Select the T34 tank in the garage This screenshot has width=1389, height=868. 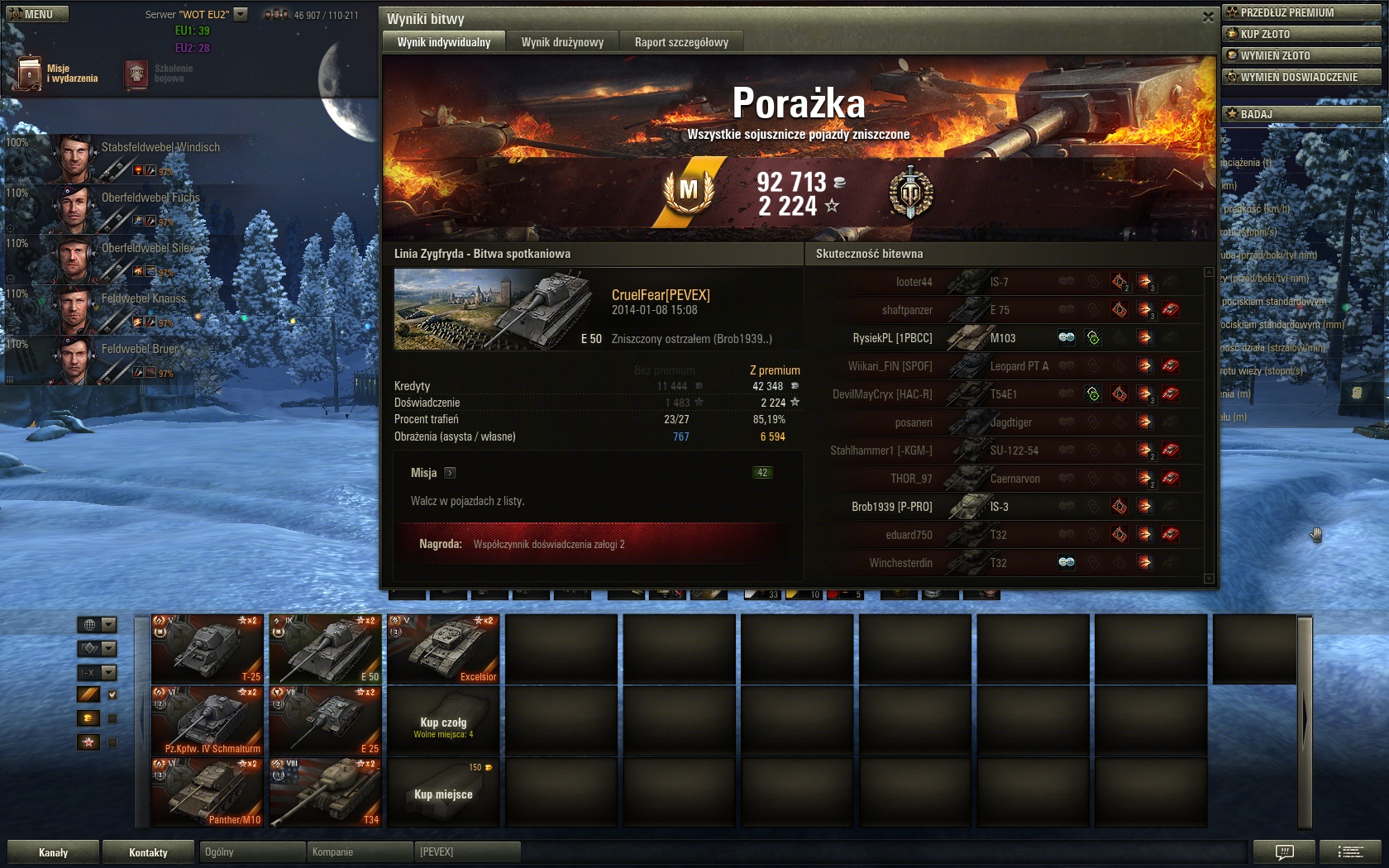pos(325,792)
